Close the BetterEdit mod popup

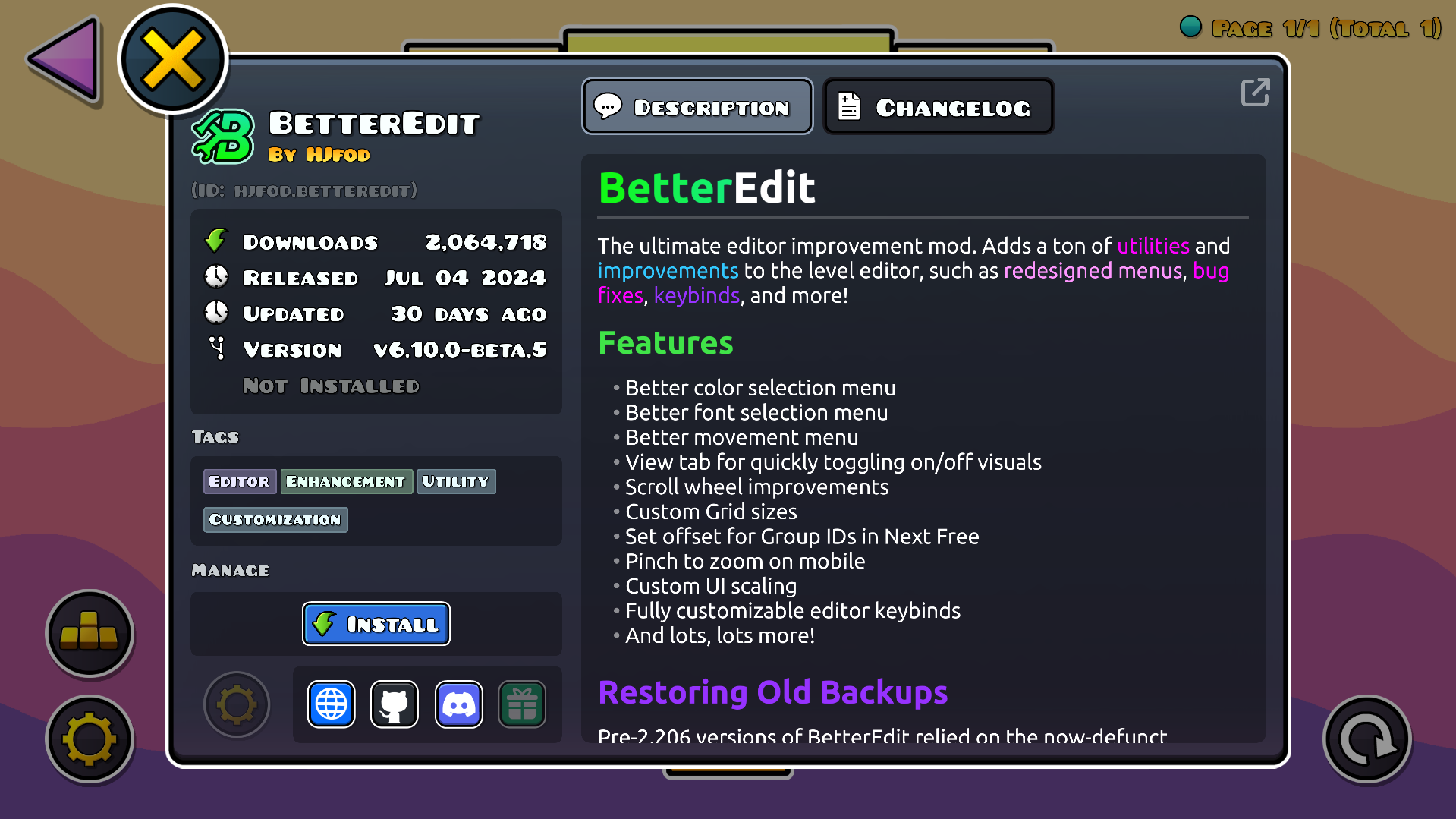point(173,59)
